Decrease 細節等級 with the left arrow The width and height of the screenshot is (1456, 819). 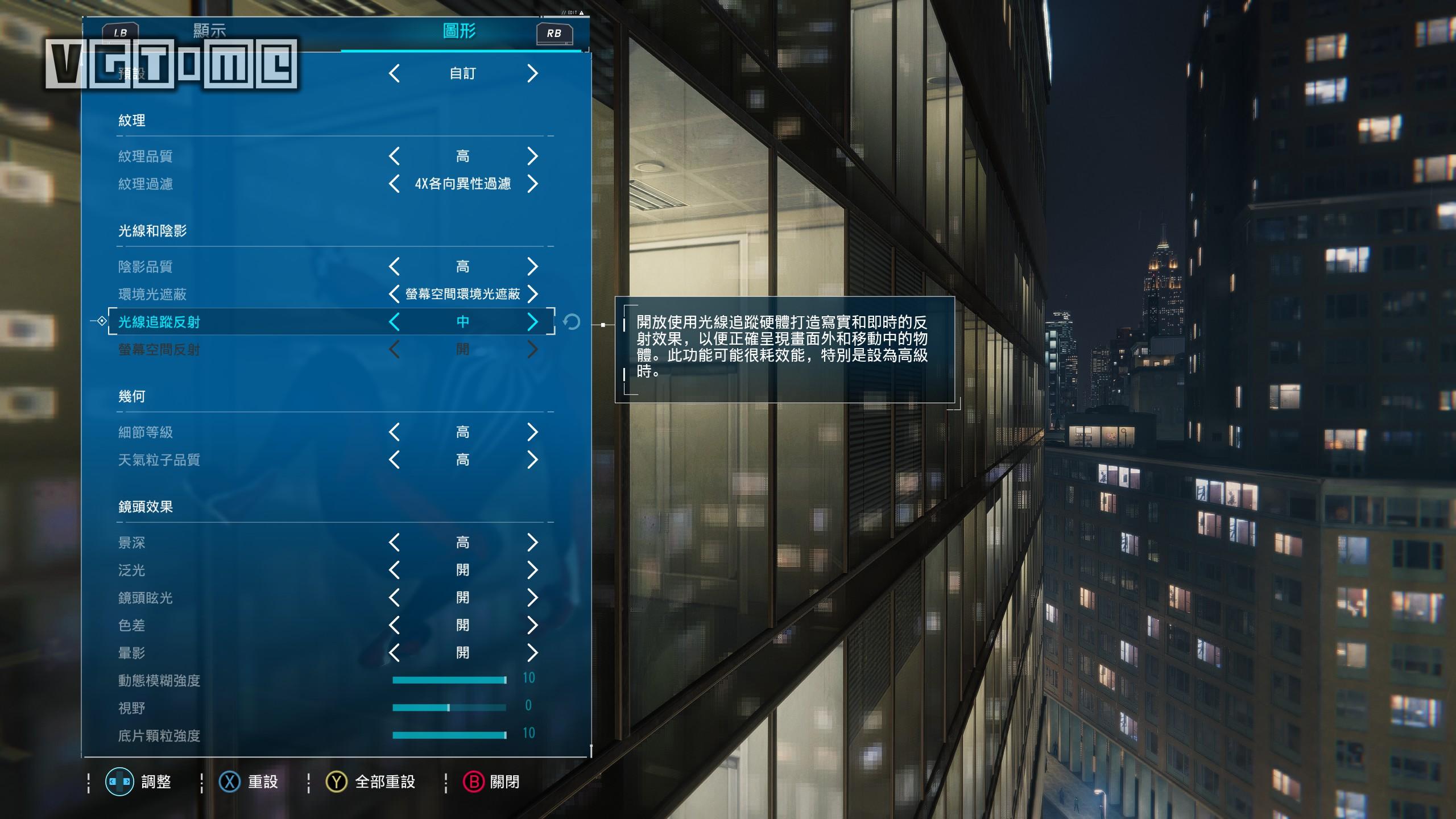coord(394,432)
